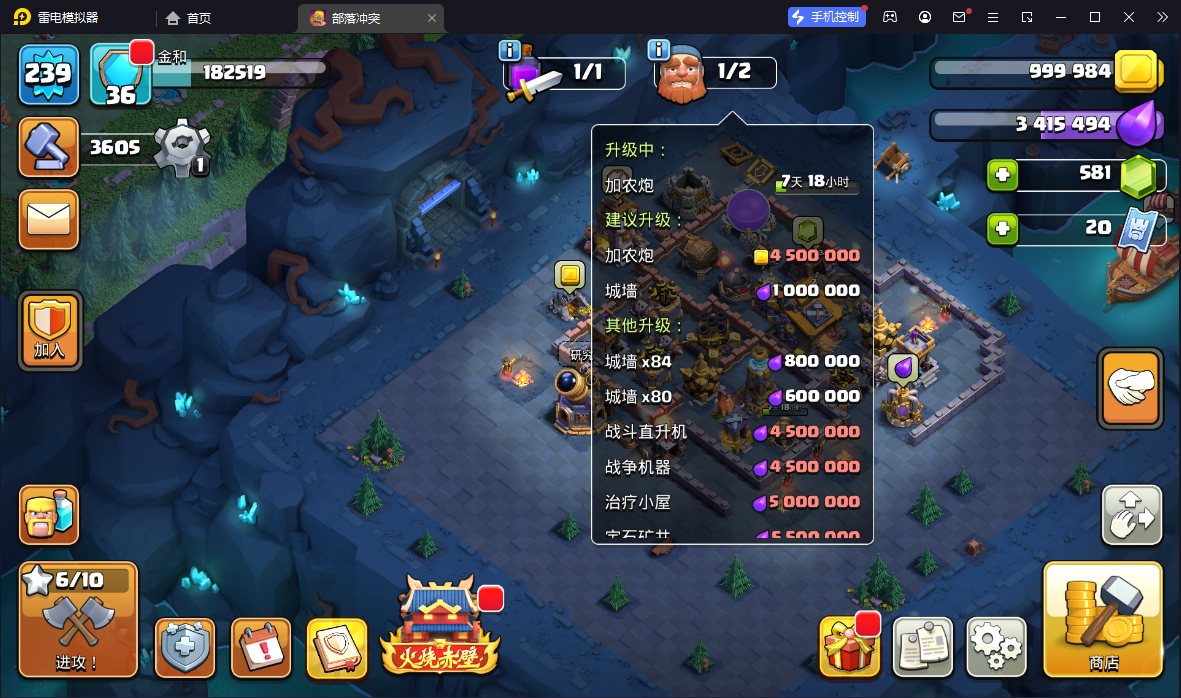Open the 火烧赤壁 event banner
1181x698 pixels.
[x=437, y=627]
